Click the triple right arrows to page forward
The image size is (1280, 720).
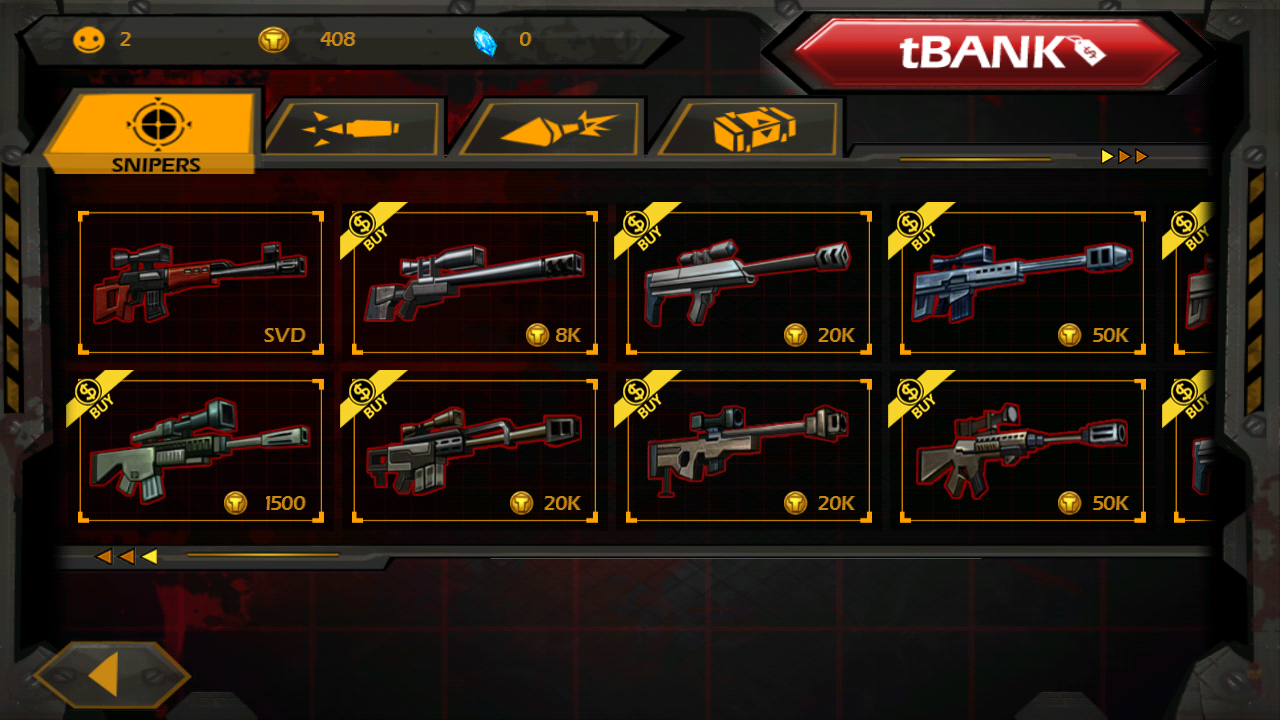(1124, 157)
